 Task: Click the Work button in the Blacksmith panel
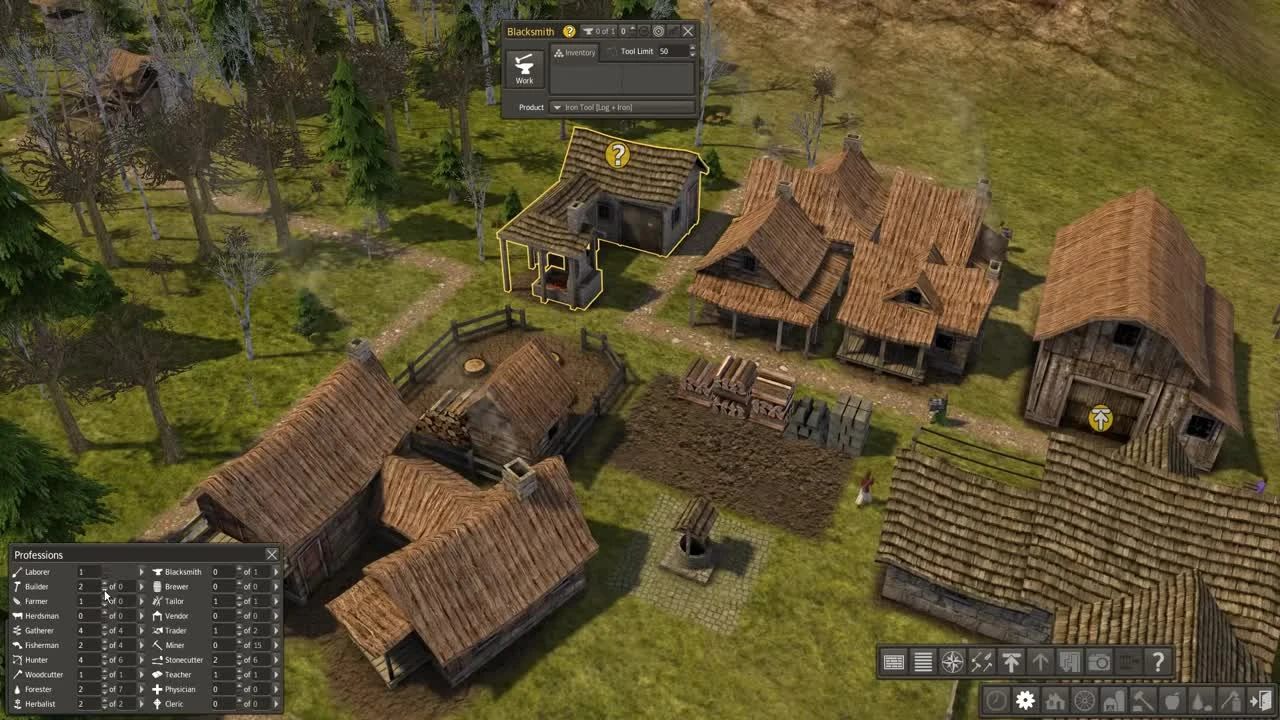coord(524,69)
